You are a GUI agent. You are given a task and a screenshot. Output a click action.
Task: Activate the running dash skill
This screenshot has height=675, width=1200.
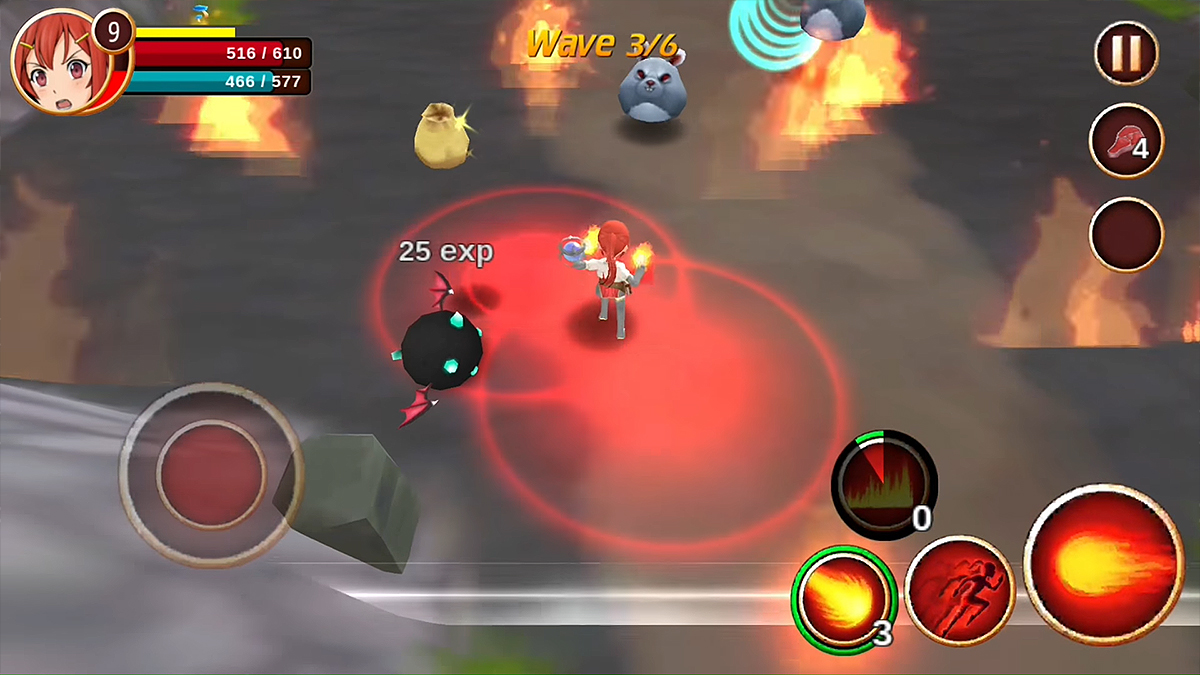[959, 590]
